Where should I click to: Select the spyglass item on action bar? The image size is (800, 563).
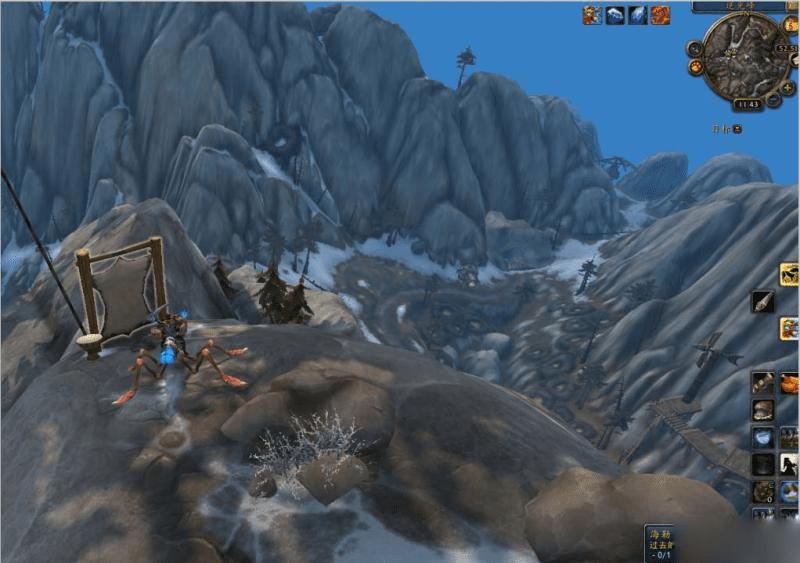click(x=763, y=383)
